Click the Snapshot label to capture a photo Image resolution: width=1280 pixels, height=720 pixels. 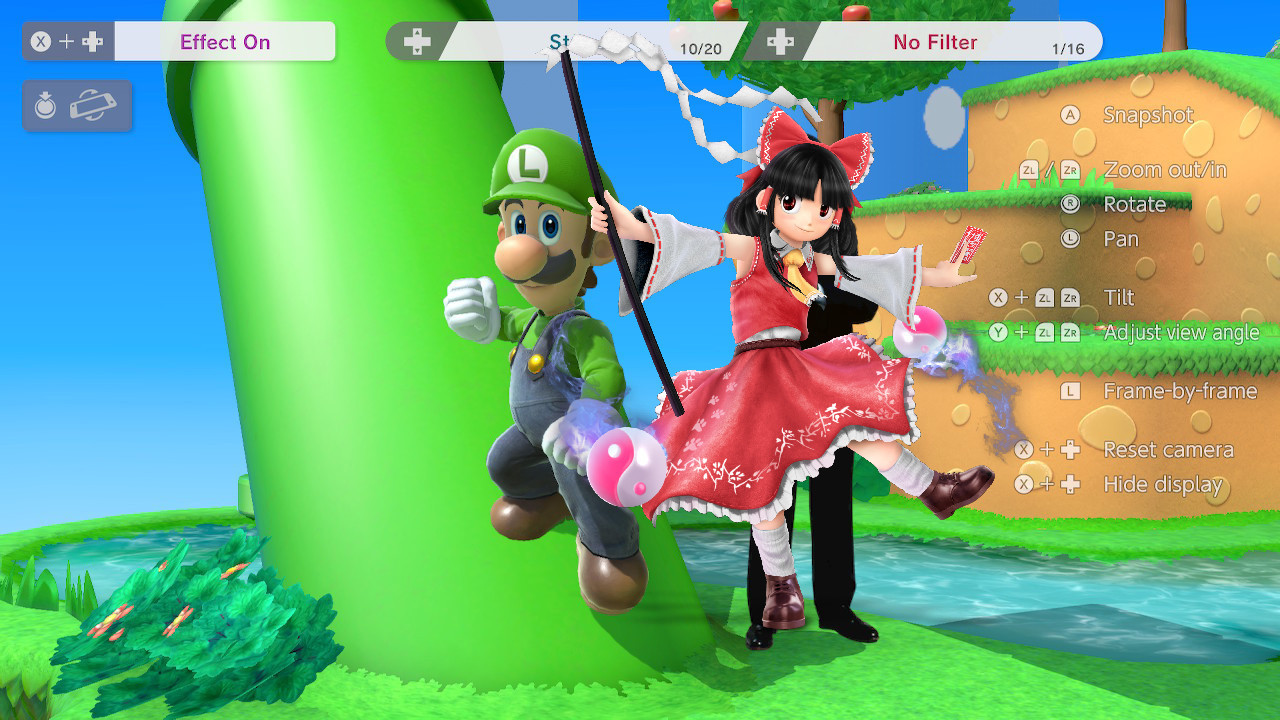click(1147, 115)
